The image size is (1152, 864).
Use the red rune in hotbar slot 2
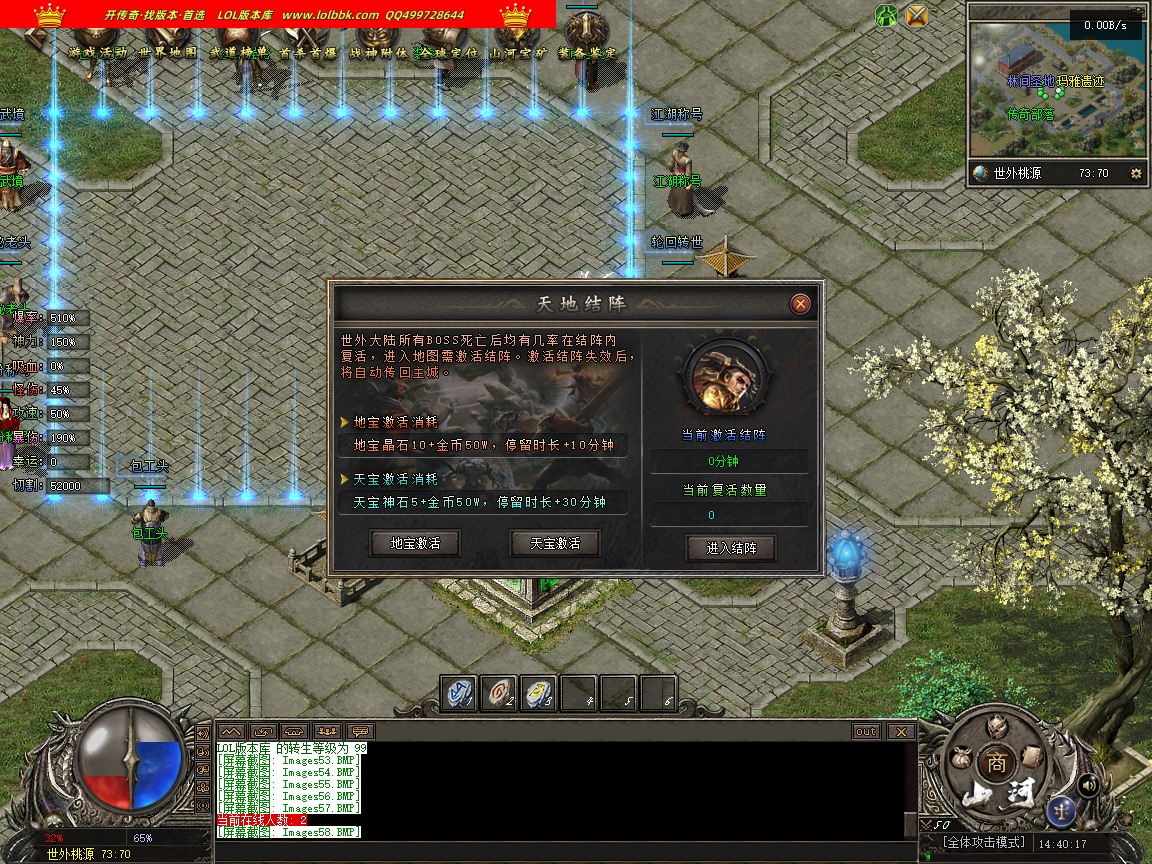pyautogui.click(x=500, y=693)
